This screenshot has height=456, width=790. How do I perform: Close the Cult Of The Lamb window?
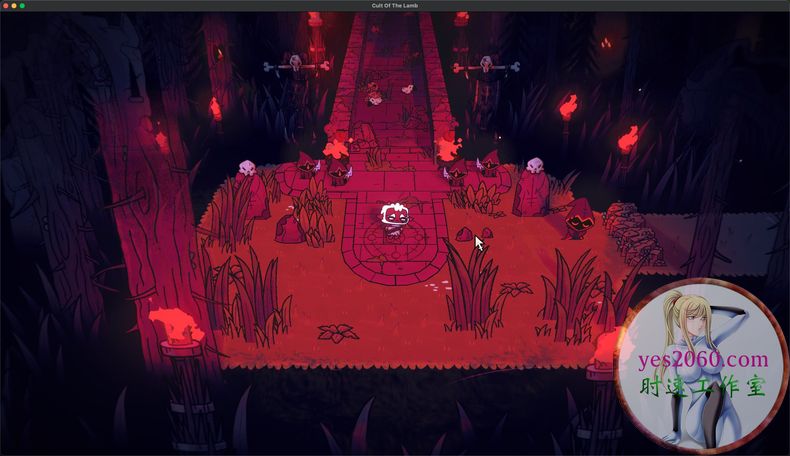[x=6, y=6]
